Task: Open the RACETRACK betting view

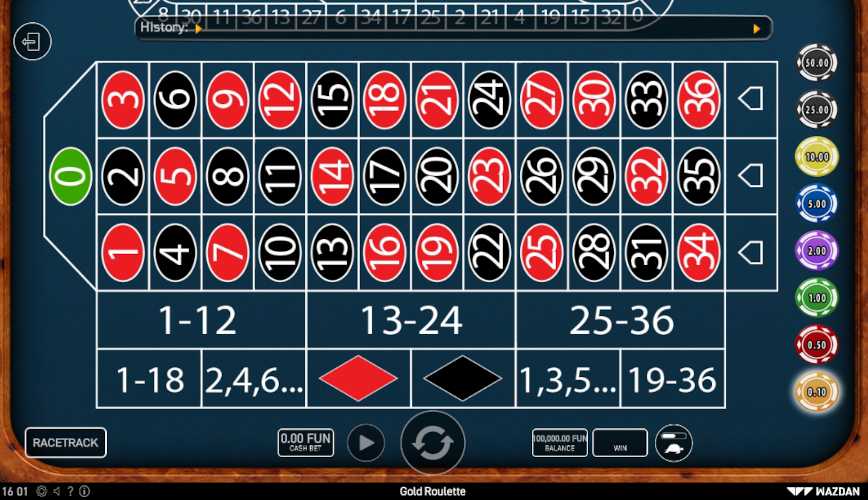Action: 66,442
